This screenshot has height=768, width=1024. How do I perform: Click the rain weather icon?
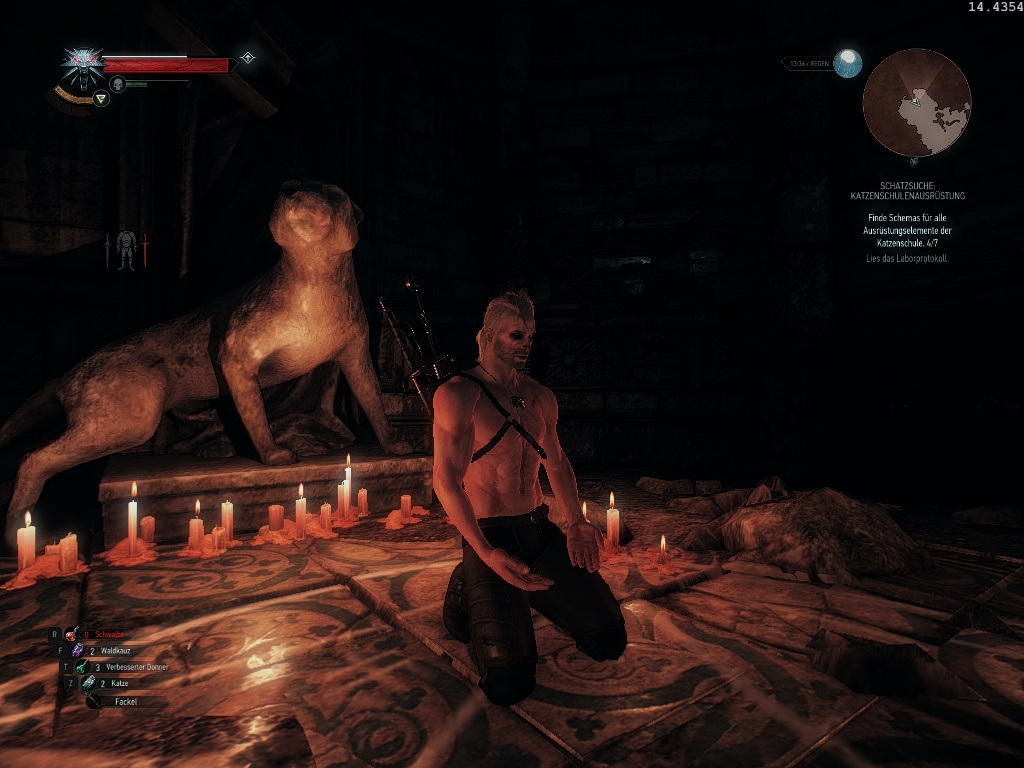848,63
